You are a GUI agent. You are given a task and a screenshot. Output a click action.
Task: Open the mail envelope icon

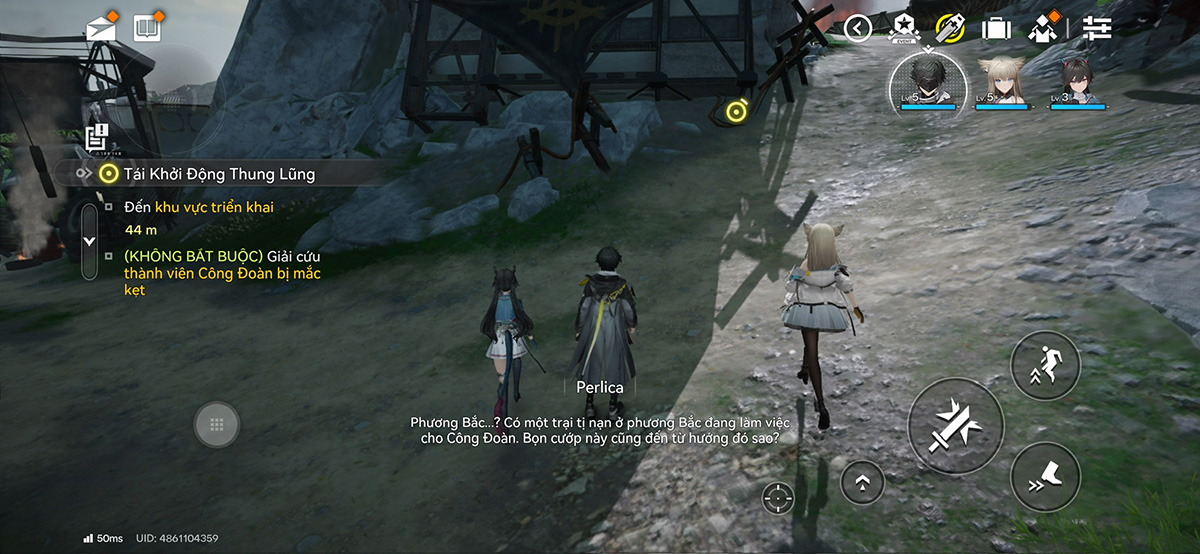click(101, 27)
